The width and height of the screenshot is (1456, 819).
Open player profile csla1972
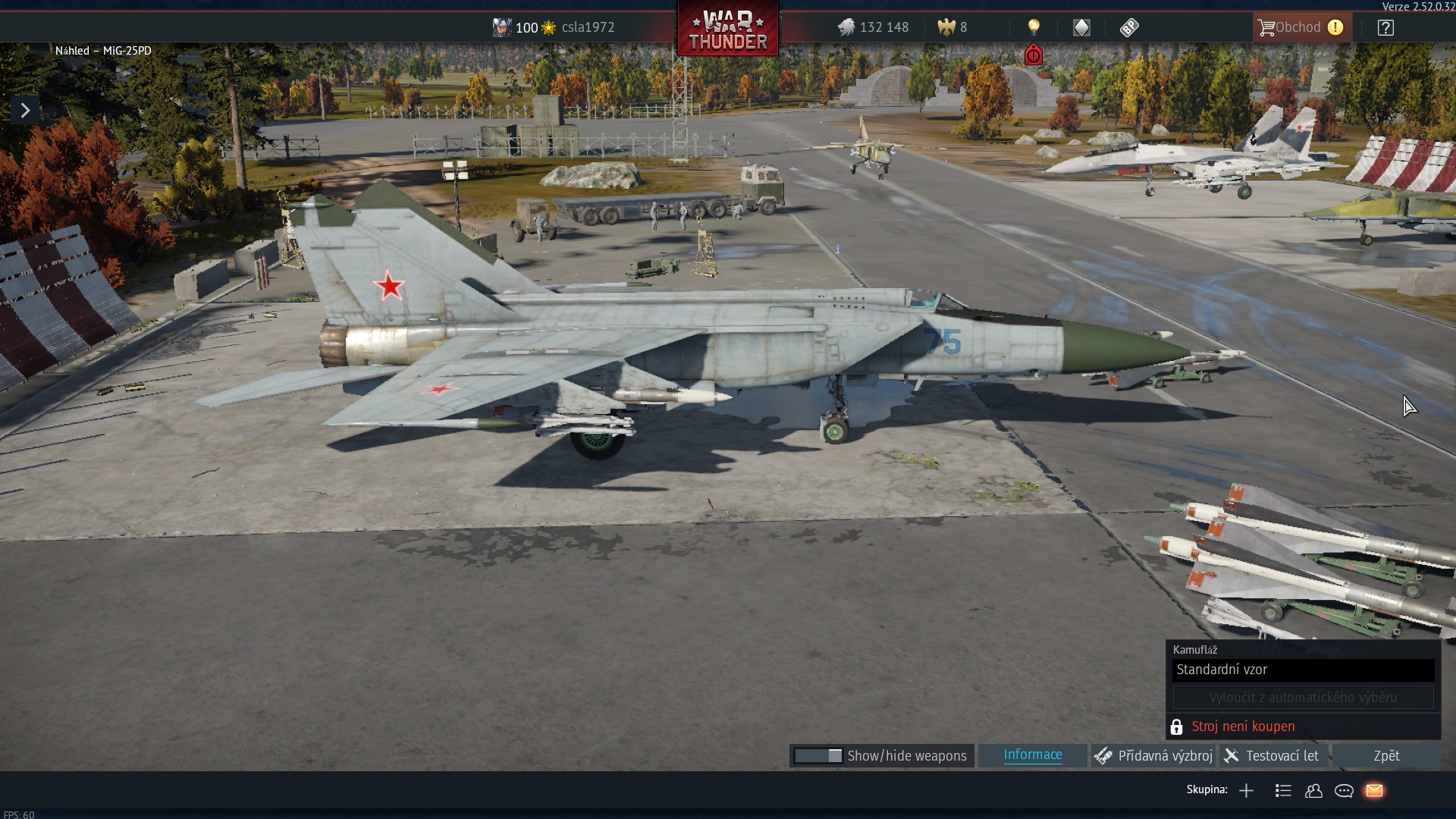588,27
